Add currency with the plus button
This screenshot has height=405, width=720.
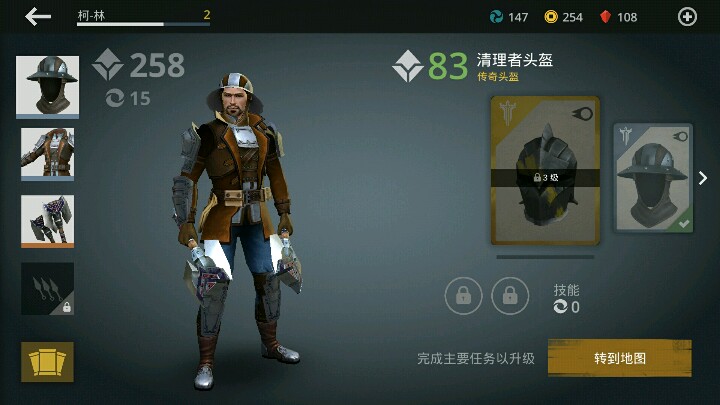(687, 16)
